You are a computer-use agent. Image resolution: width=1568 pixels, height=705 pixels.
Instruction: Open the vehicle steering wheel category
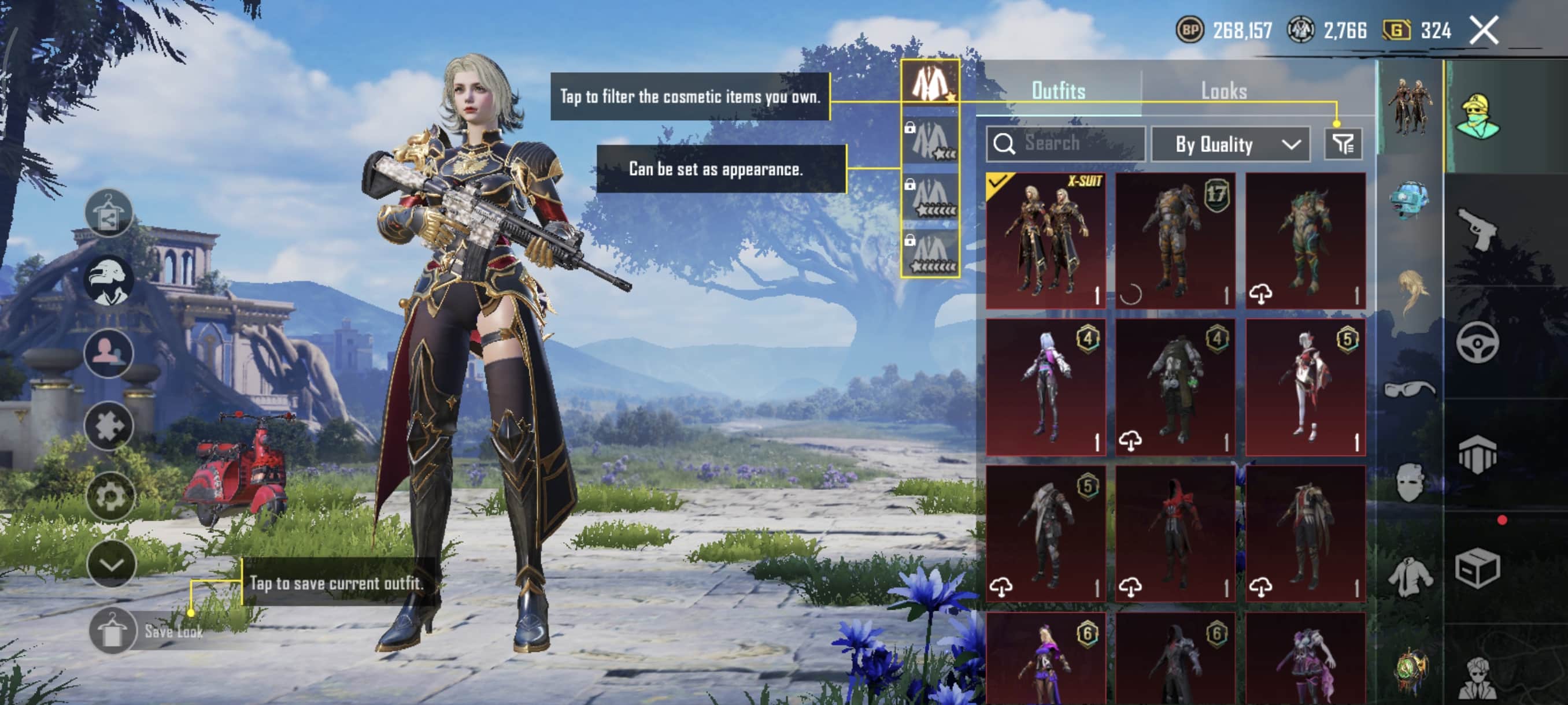tap(1477, 343)
